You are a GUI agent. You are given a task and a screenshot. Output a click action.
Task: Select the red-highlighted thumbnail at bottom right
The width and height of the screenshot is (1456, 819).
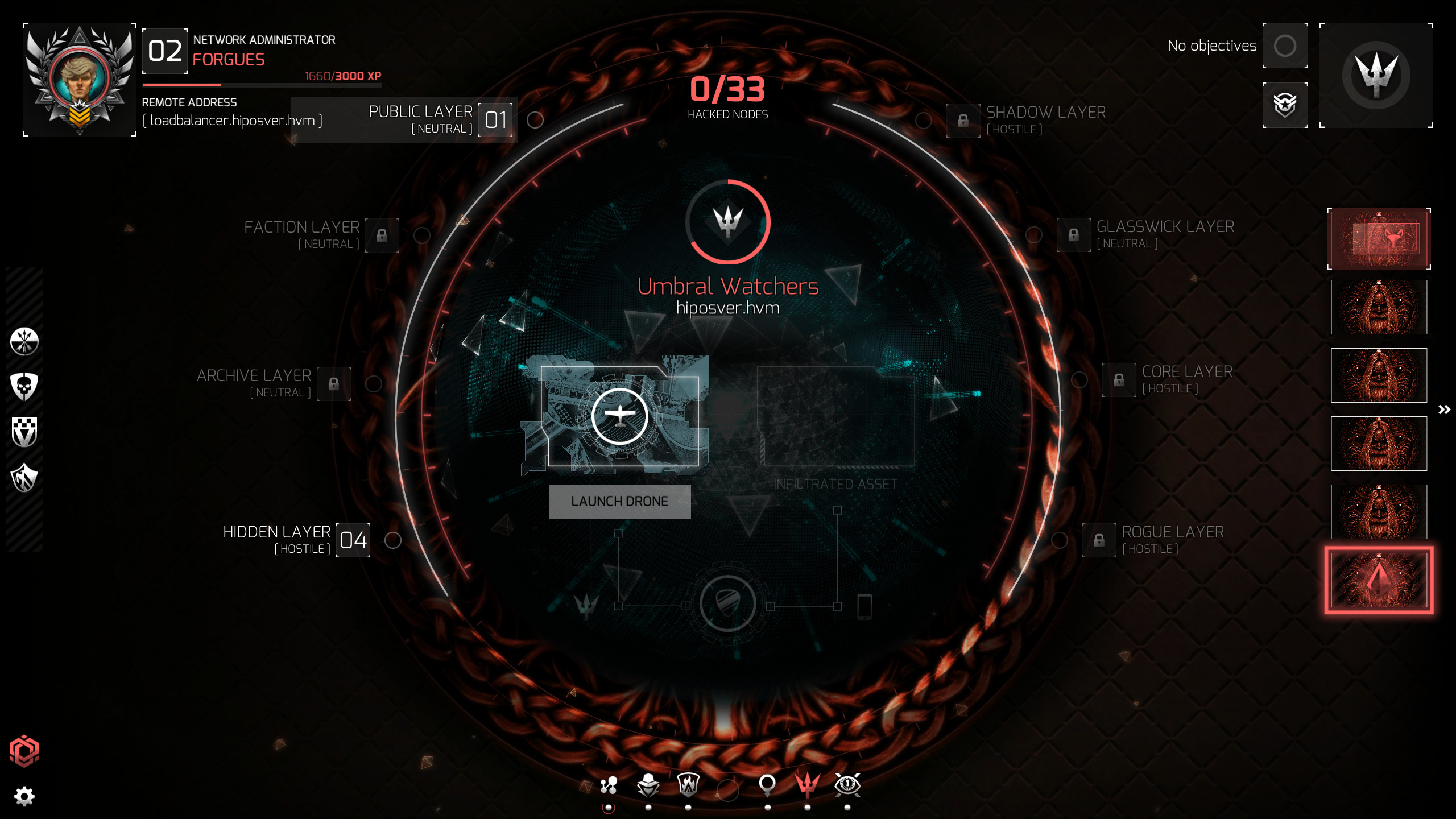pos(1378,581)
